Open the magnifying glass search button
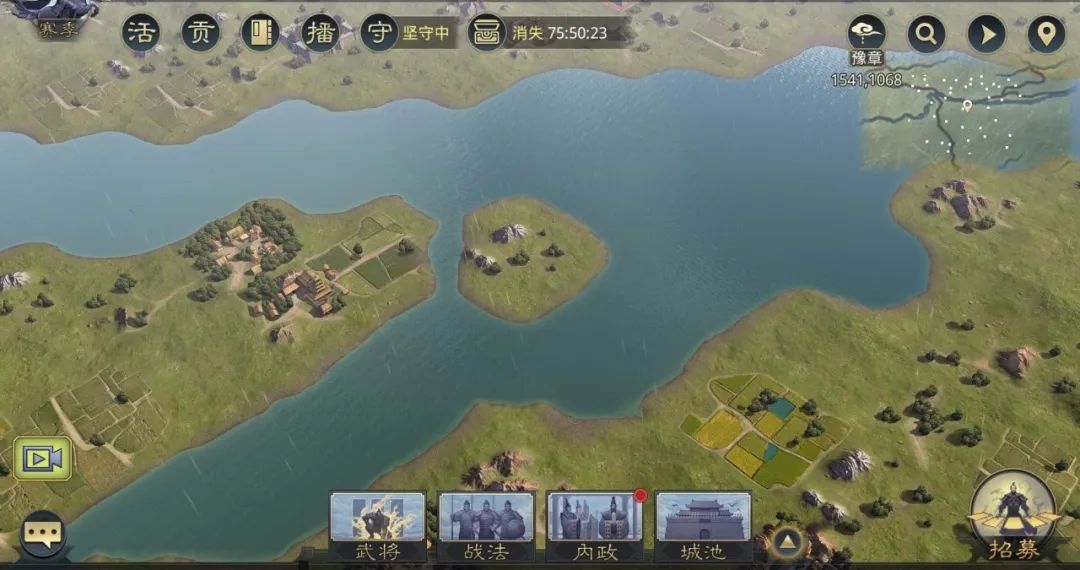This screenshot has height=570, width=1080. point(927,34)
